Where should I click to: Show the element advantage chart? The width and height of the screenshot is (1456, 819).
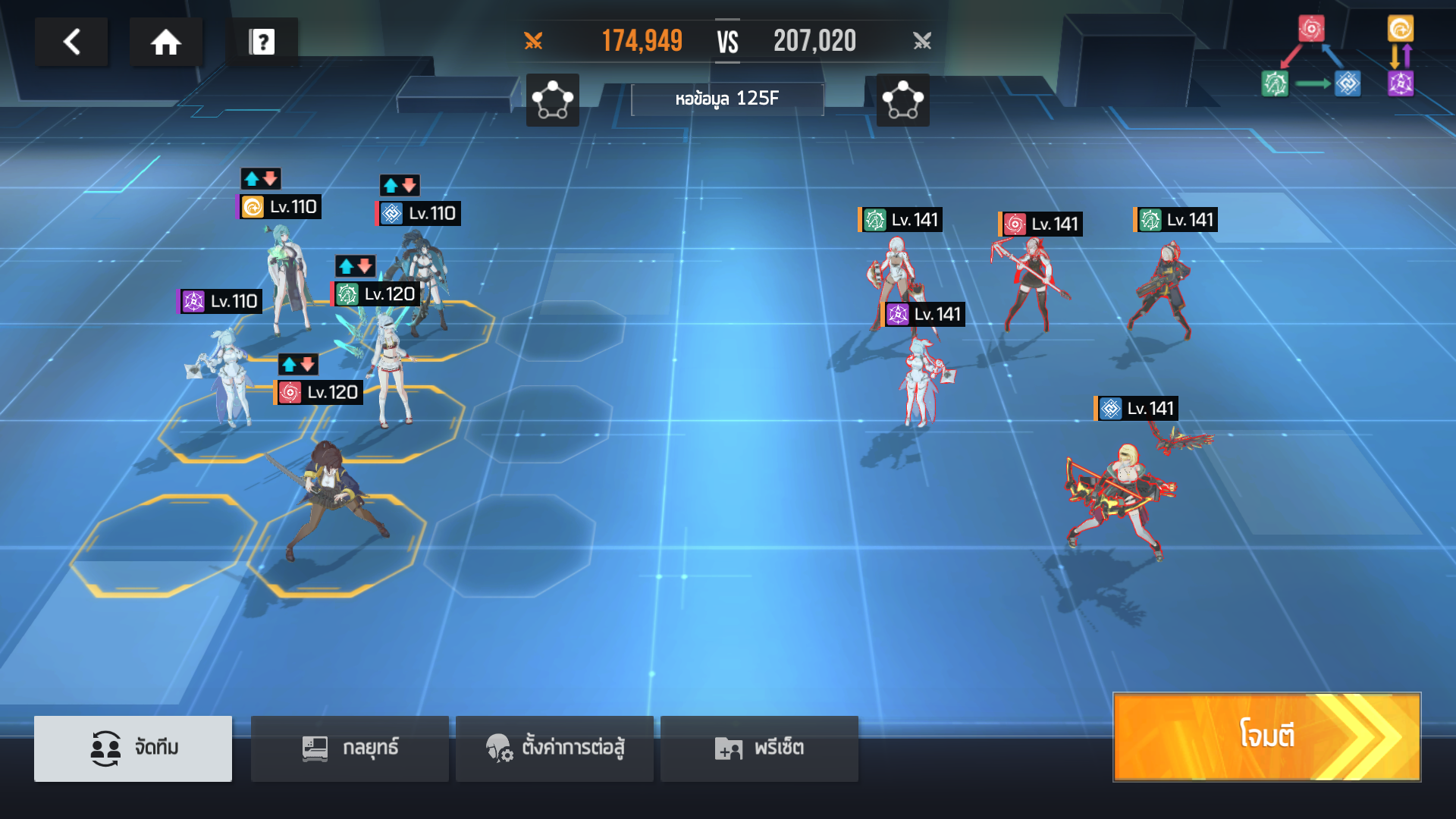point(1337,57)
